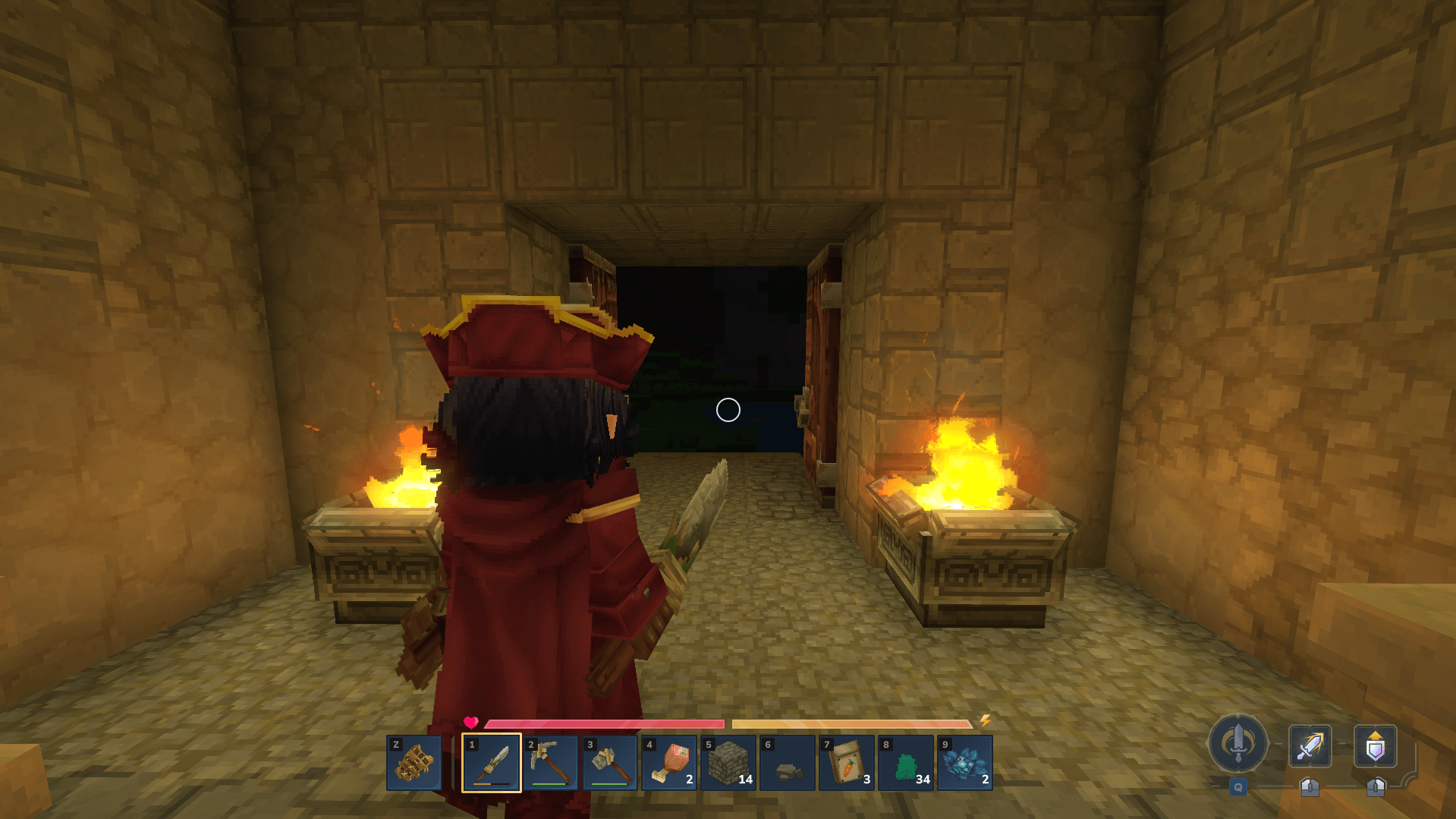Activate the shield guard ability
The height and width of the screenshot is (819, 1456).
[1375, 746]
